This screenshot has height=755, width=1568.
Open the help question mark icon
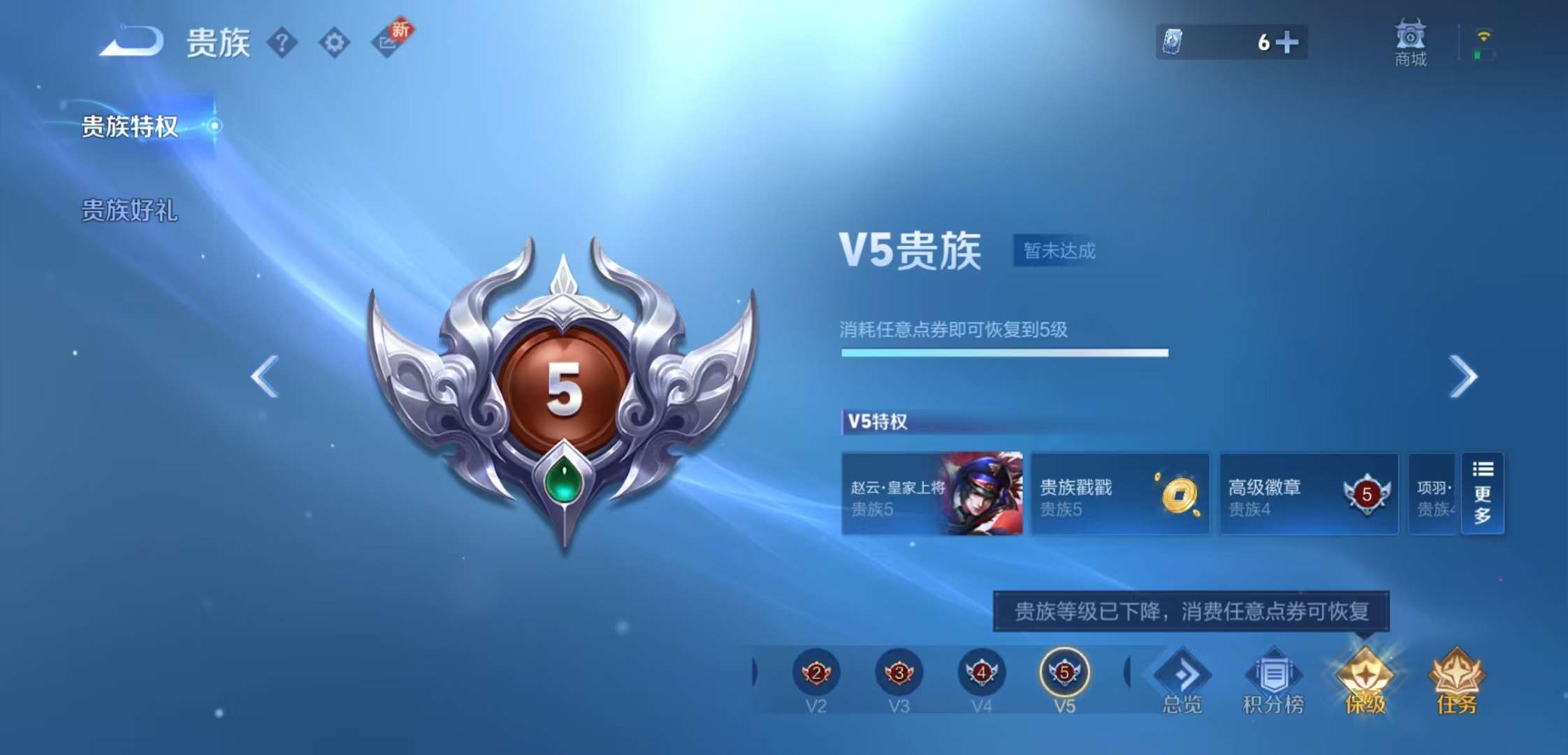pos(282,42)
